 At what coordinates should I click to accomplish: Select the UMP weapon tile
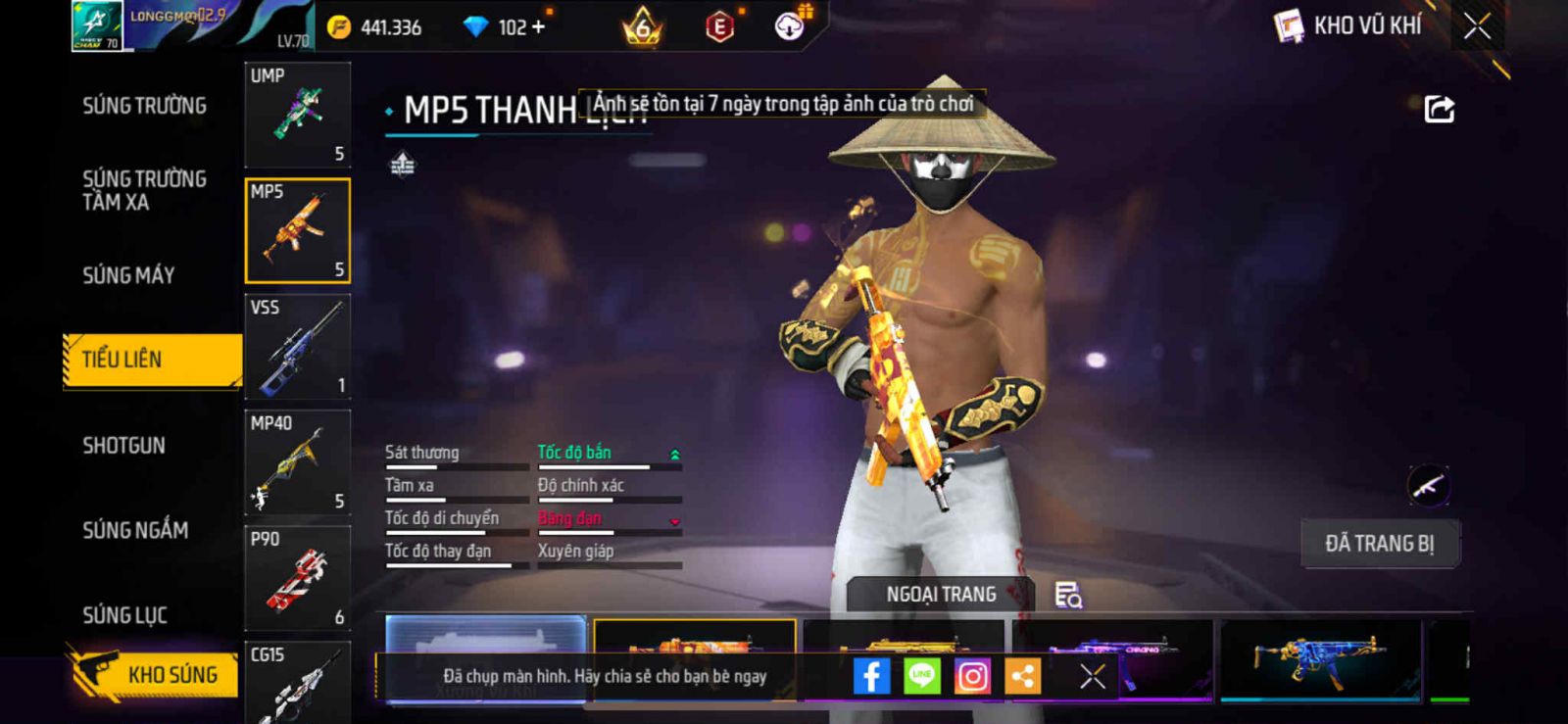click(297, 115)
